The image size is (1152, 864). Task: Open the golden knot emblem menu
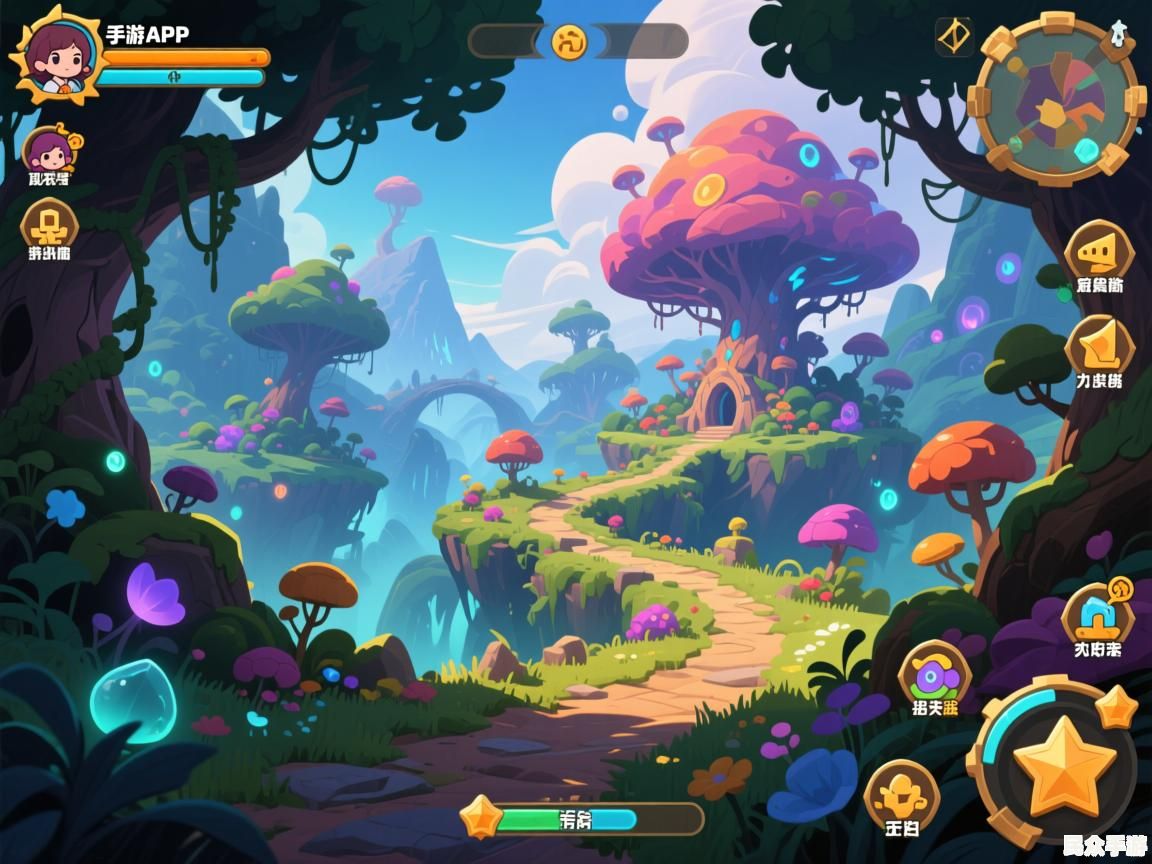49,224
